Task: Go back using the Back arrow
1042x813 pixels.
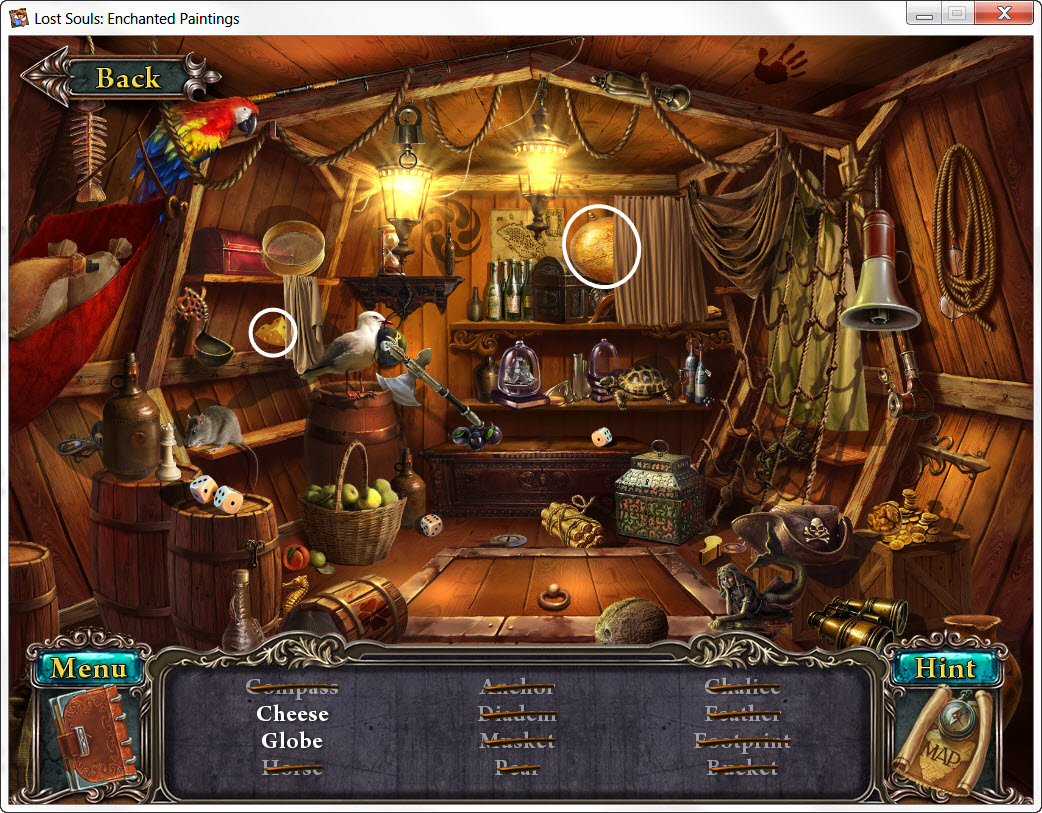Action: click(118, 78)
